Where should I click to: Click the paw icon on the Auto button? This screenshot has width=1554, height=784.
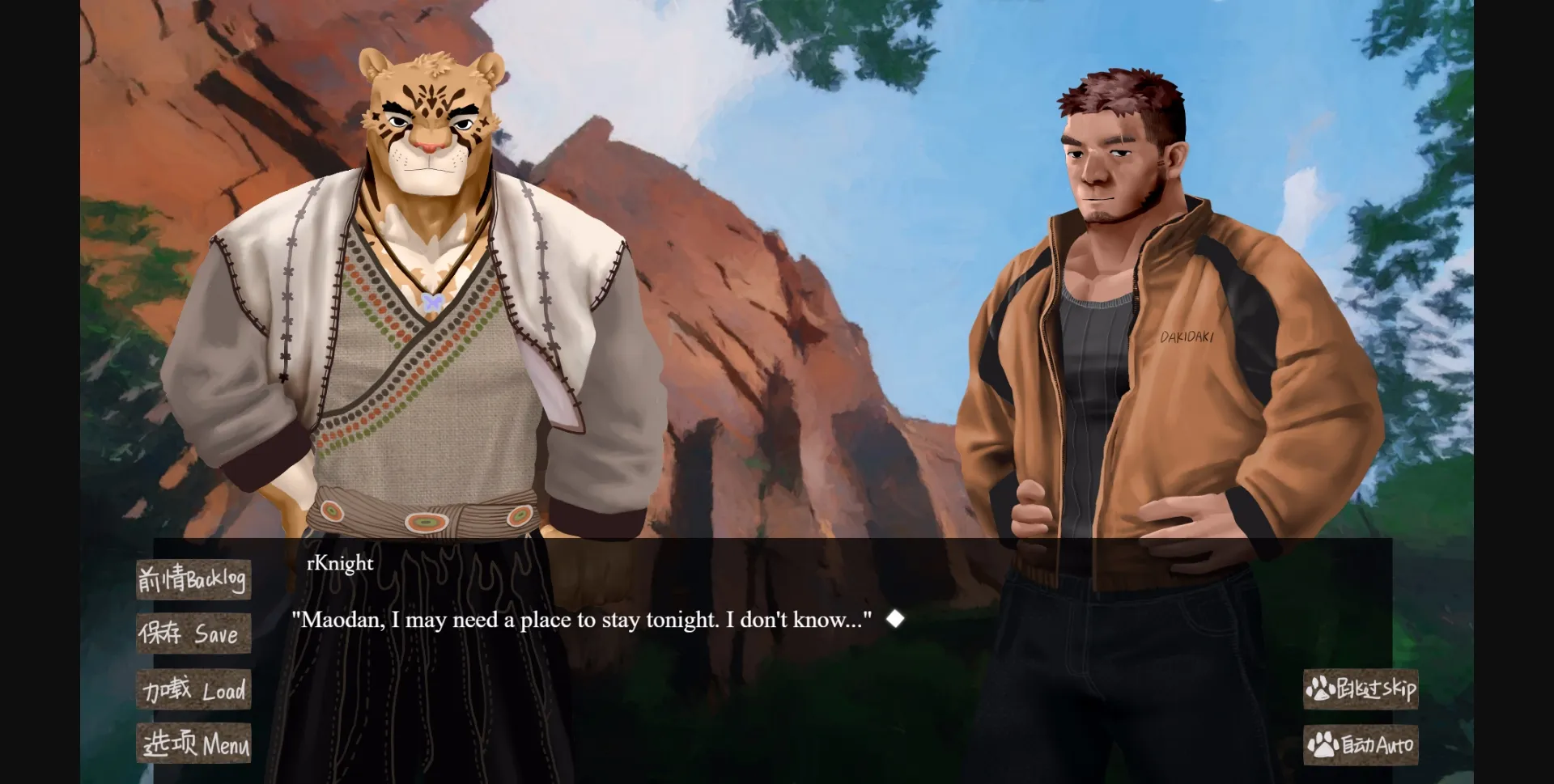(x=1322, y=744)
